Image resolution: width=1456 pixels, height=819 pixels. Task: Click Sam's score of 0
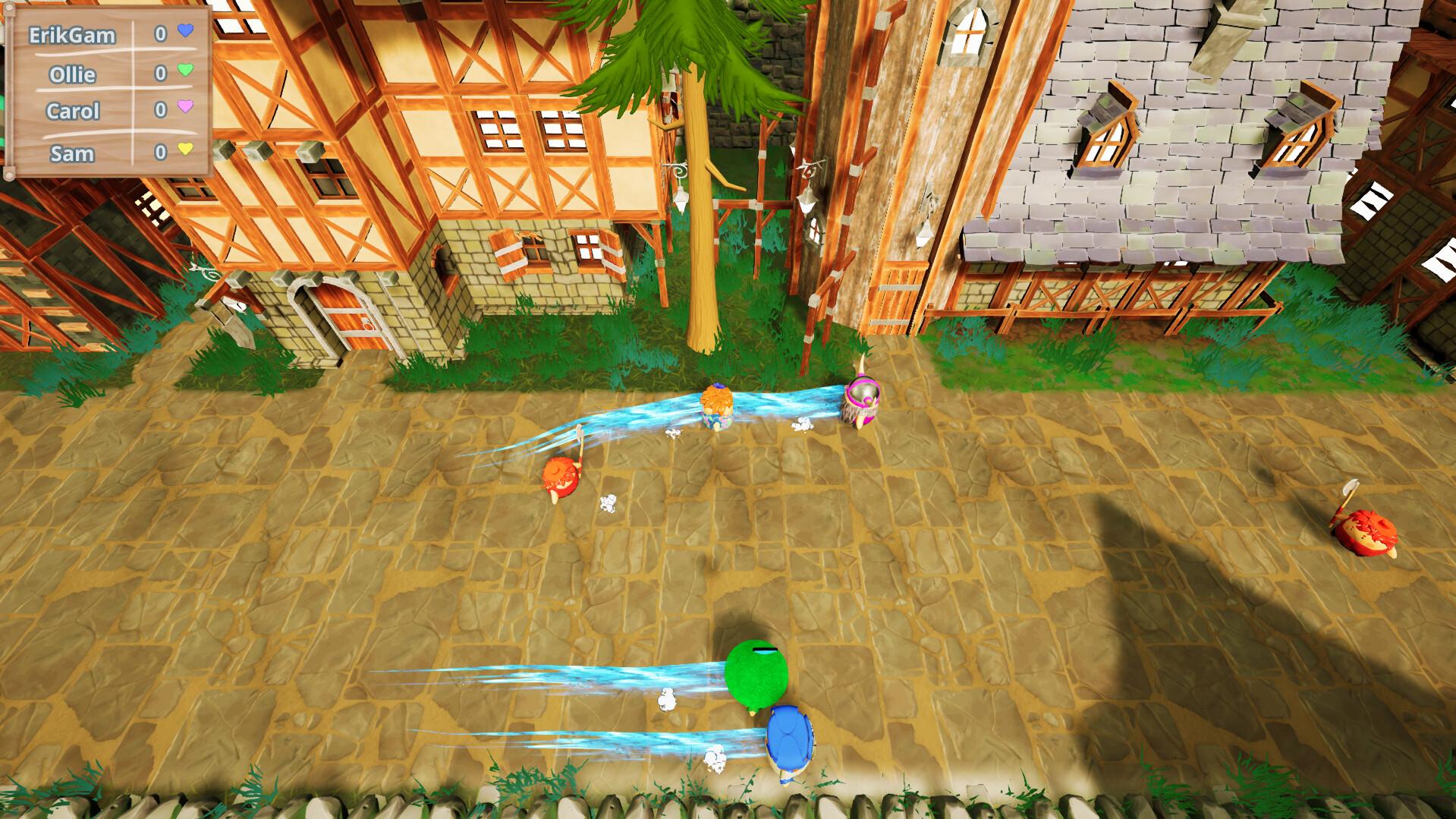160,152
